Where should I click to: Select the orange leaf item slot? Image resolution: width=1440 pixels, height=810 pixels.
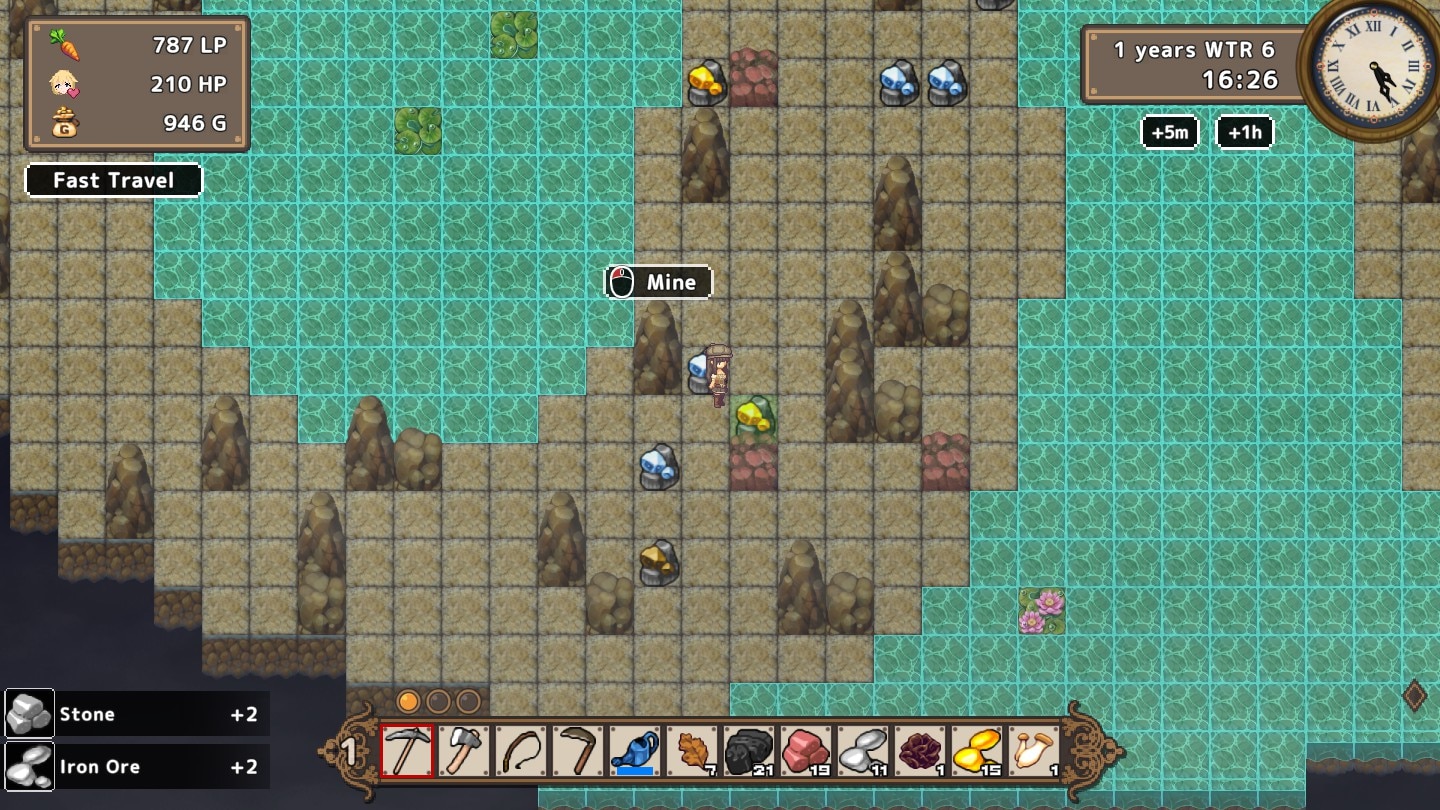tap(692, 751)
